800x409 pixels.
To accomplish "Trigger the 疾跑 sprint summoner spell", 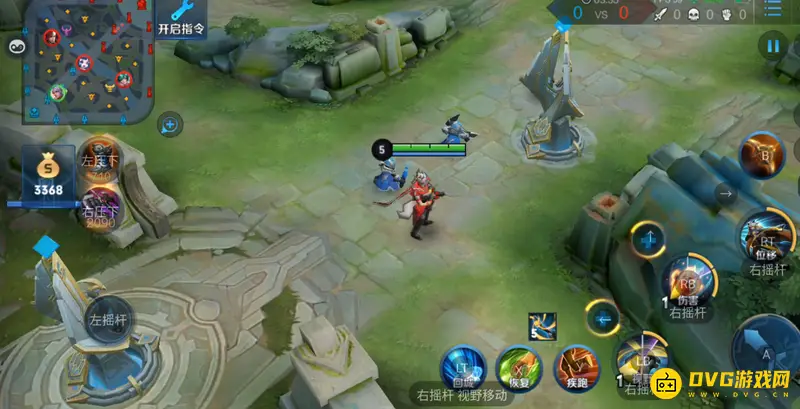I will click(576, 365).
